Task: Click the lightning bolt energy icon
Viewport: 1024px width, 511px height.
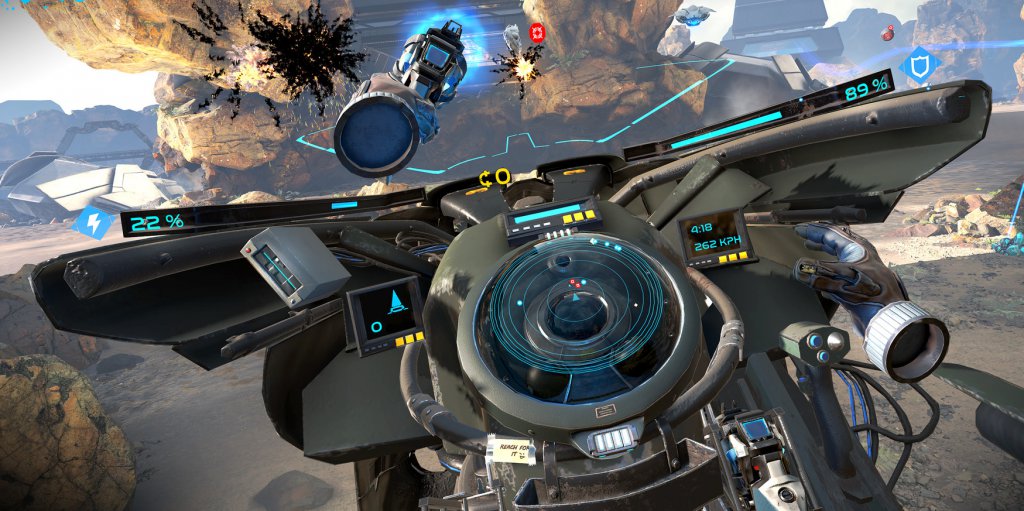Action: [91, 222]
